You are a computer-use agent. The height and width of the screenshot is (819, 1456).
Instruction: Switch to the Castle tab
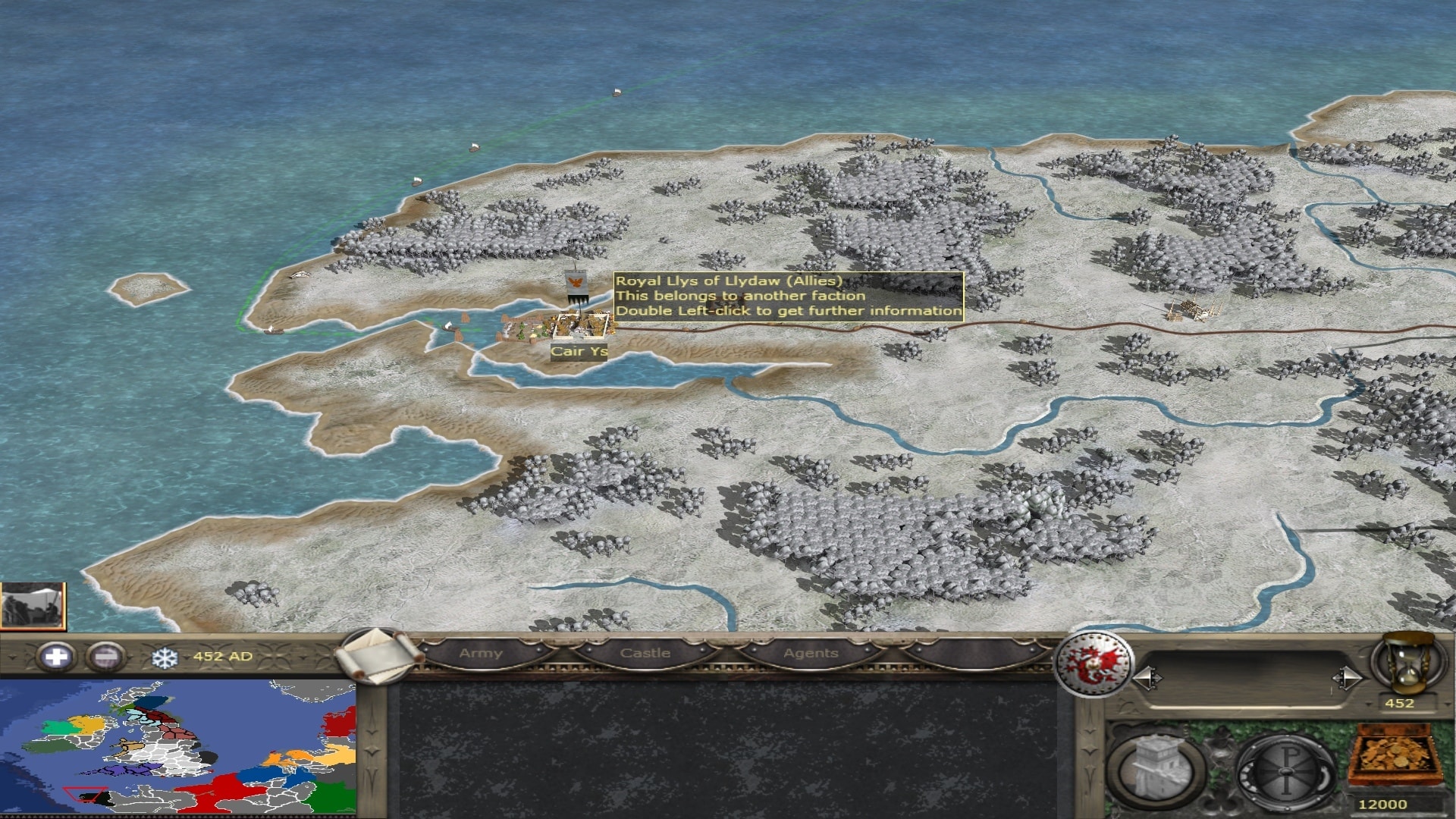coord(645,654)
